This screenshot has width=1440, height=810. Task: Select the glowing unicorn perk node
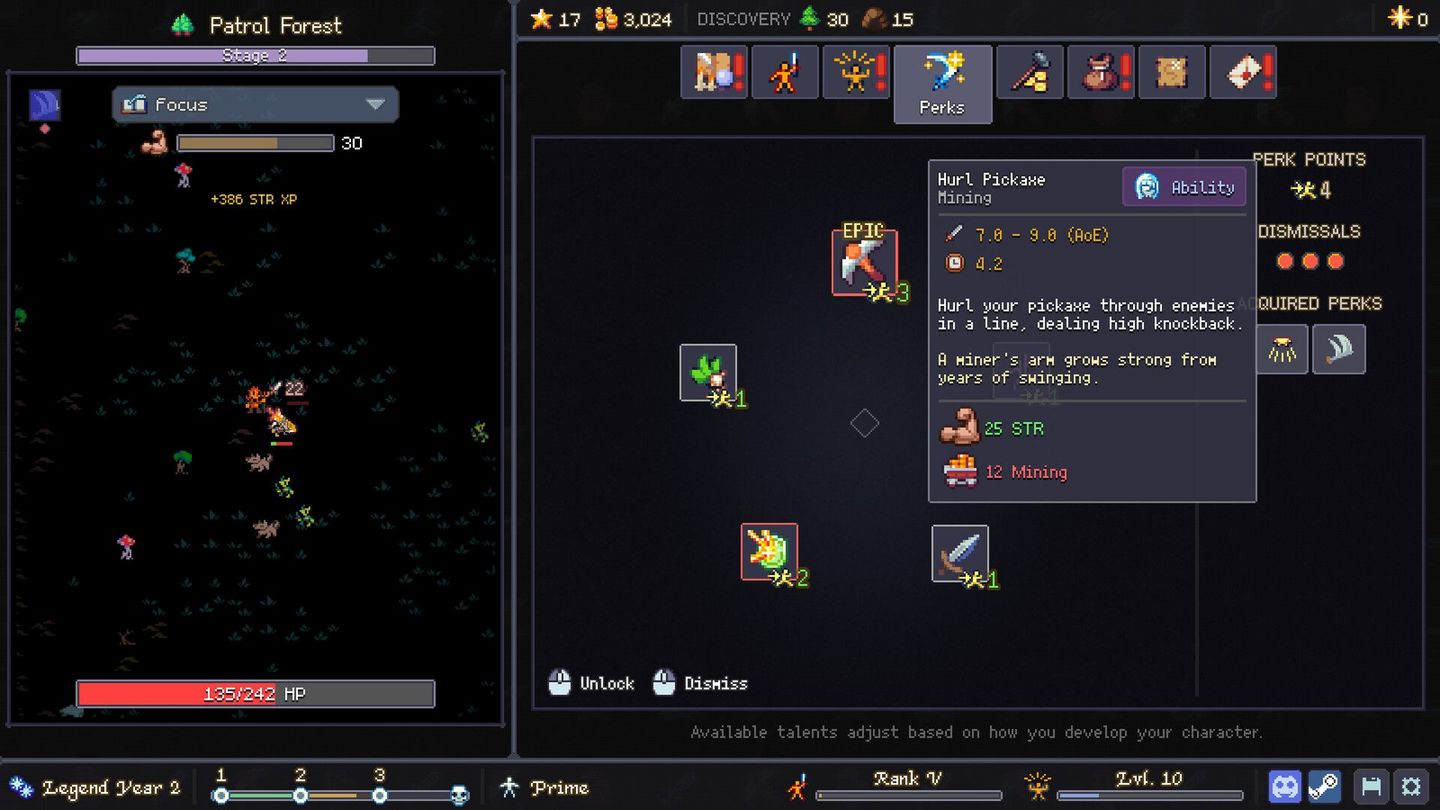768,552
